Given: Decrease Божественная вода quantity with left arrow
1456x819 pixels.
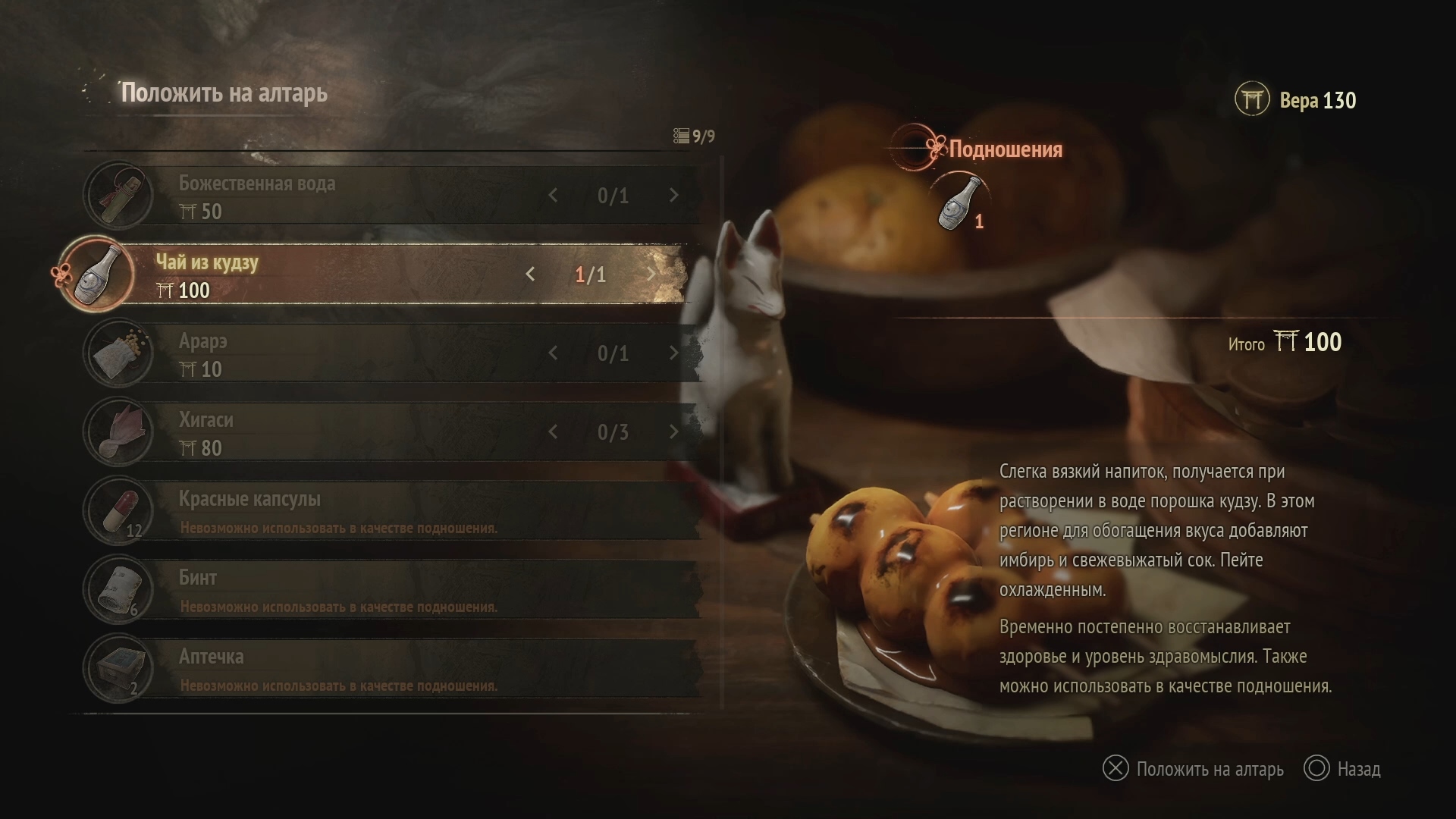Looking at the screenshot, I should (553, 196).
